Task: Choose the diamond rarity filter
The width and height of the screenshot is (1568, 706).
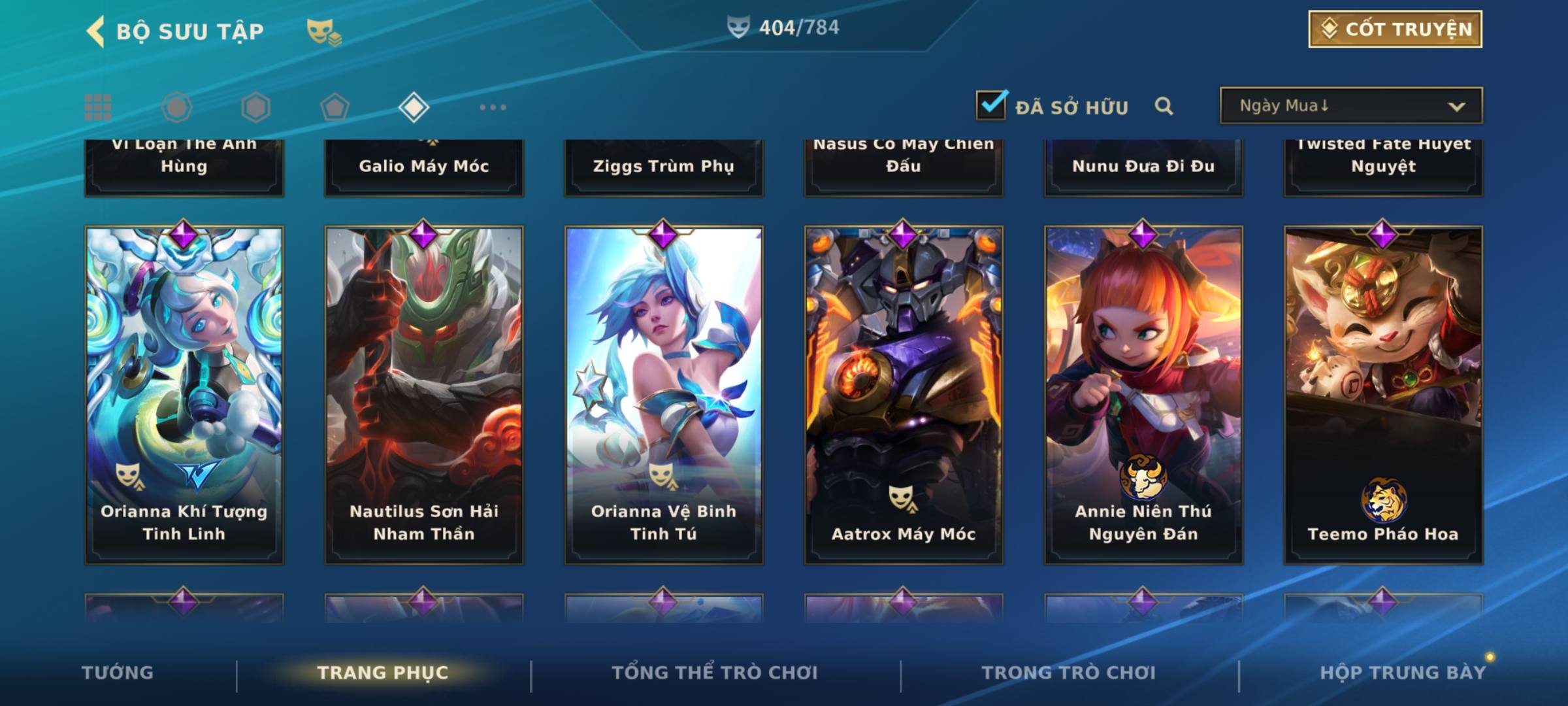Action: click(414, 107)
